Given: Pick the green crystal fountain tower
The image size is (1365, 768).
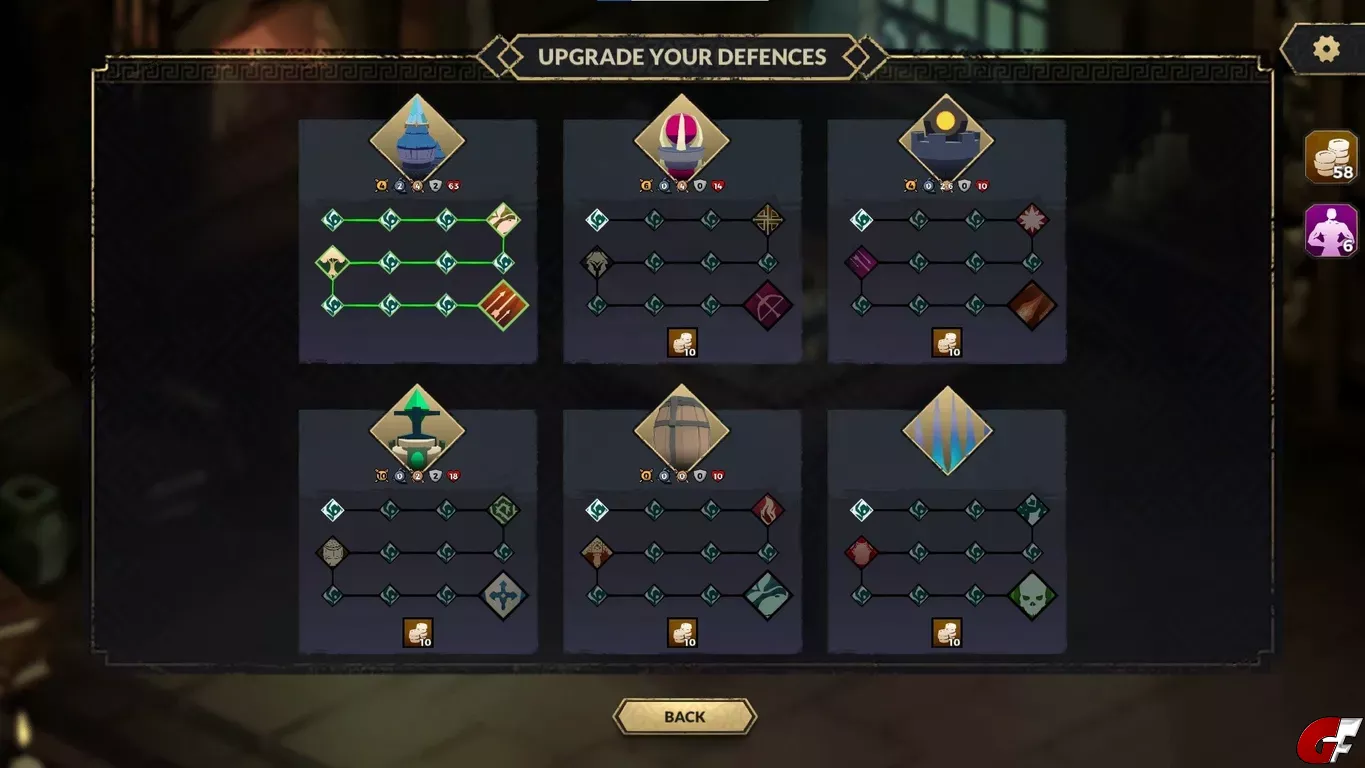Looking at the screenshot, I should (417, 432).
